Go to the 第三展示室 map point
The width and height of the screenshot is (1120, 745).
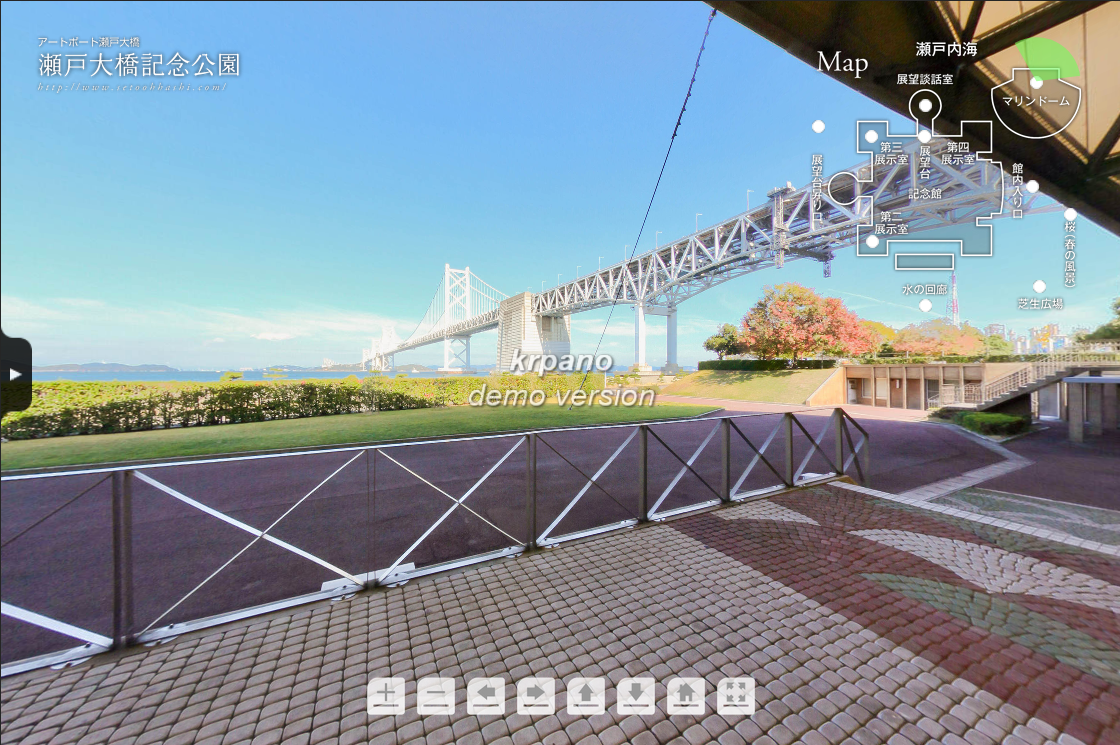tap(871, 136)
